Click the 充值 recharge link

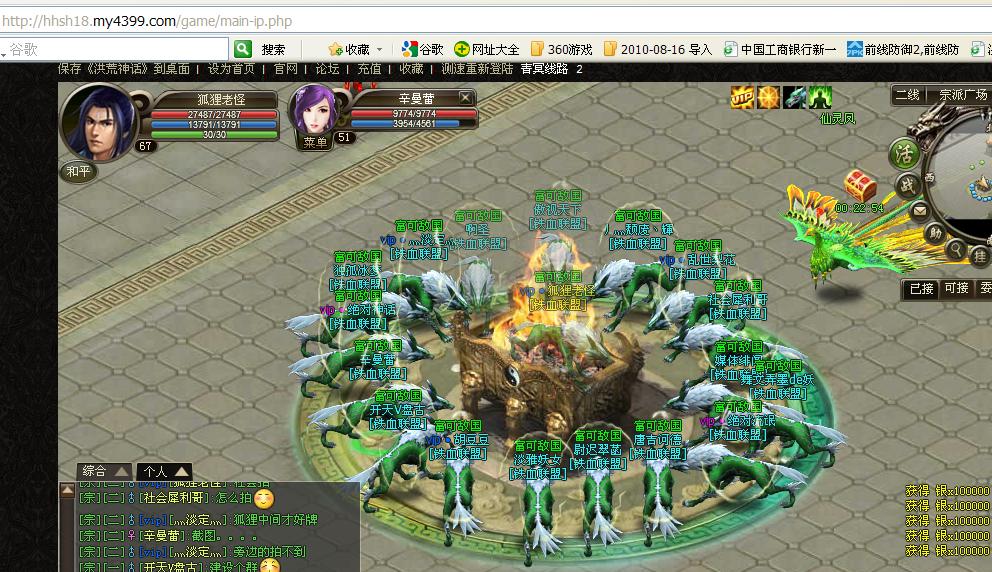click(369, 69)
